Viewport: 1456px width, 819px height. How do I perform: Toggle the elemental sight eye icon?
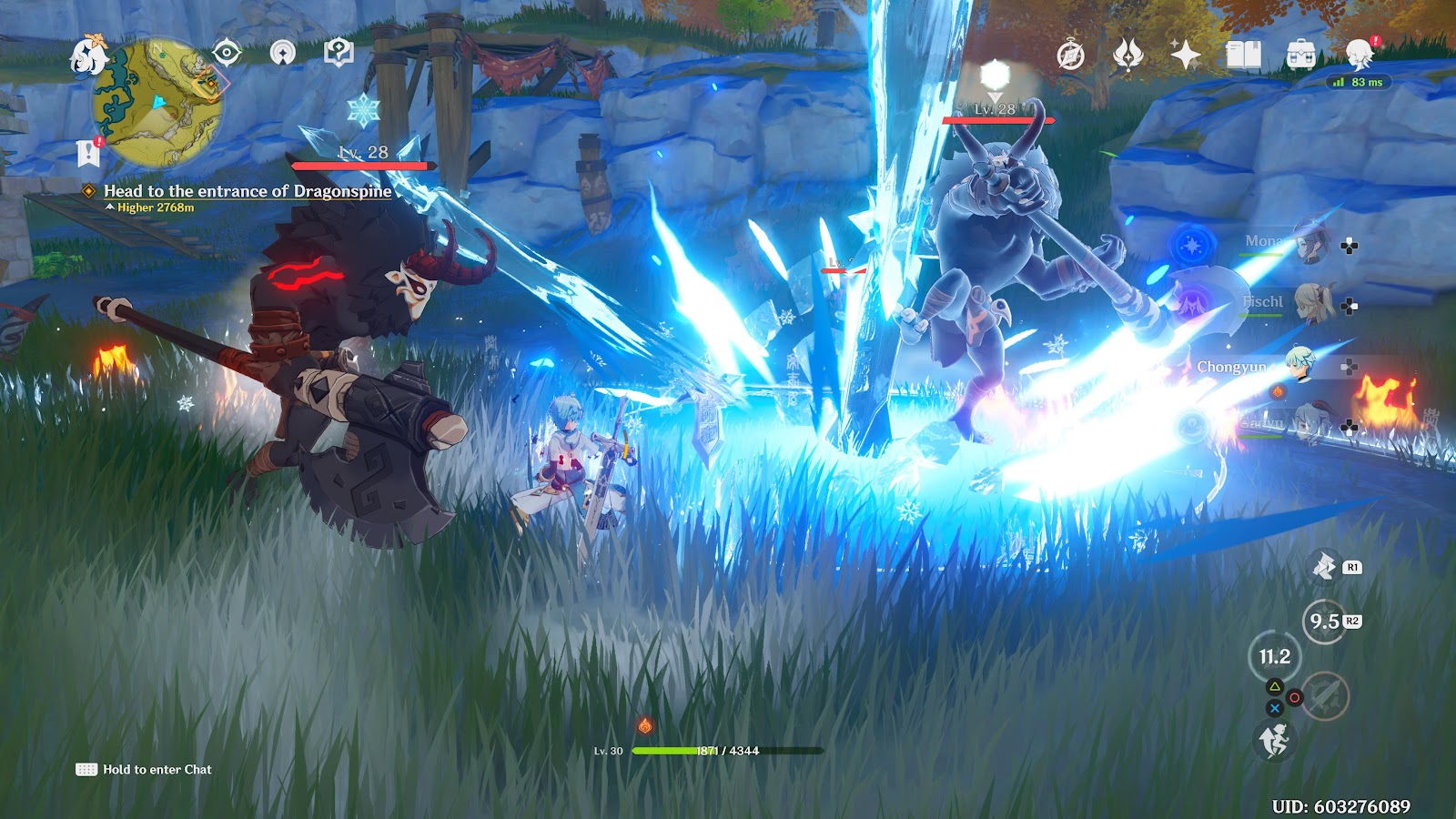[x=226, y=53]
